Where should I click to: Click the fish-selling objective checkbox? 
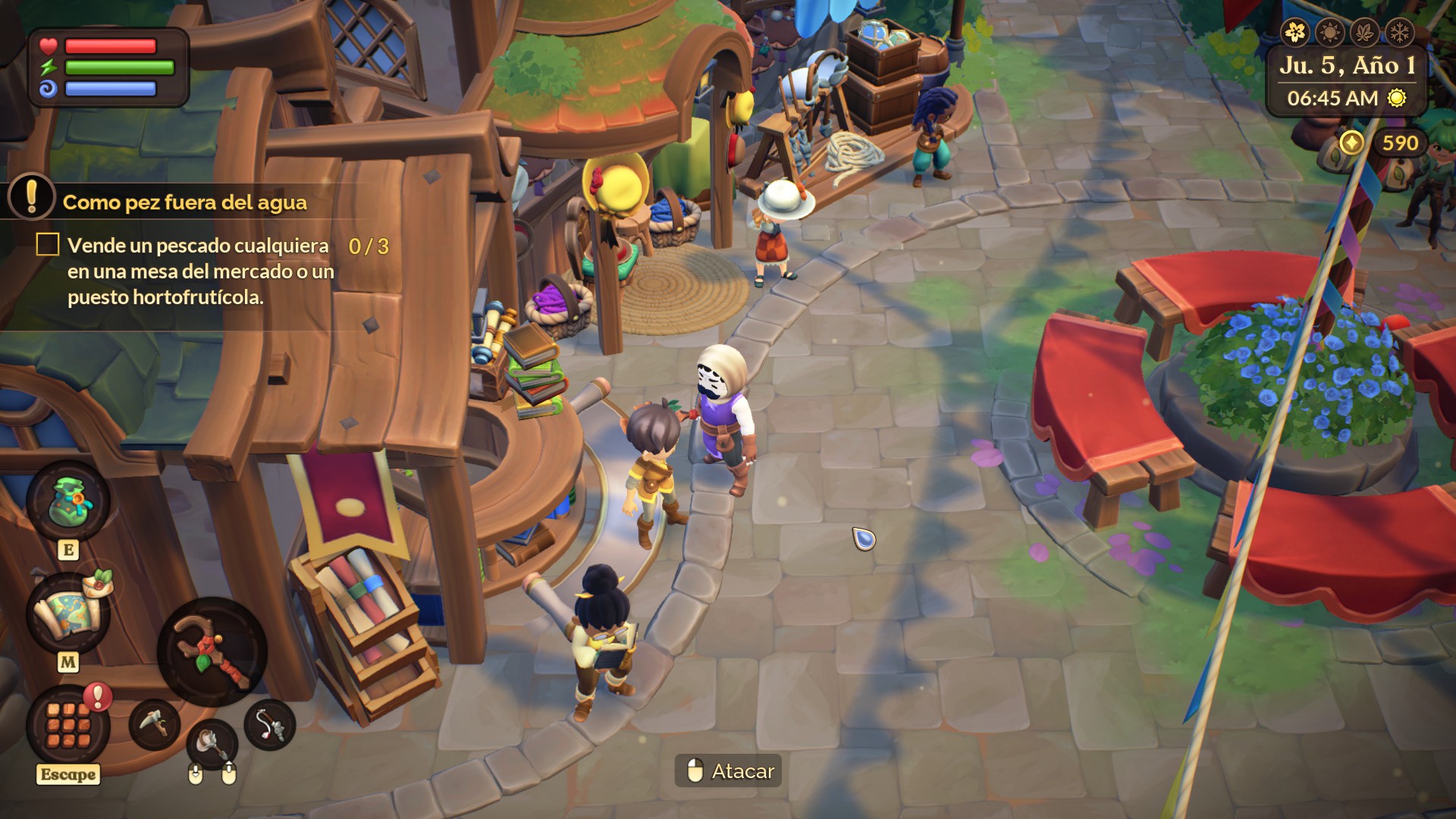(x=48, y=244)
